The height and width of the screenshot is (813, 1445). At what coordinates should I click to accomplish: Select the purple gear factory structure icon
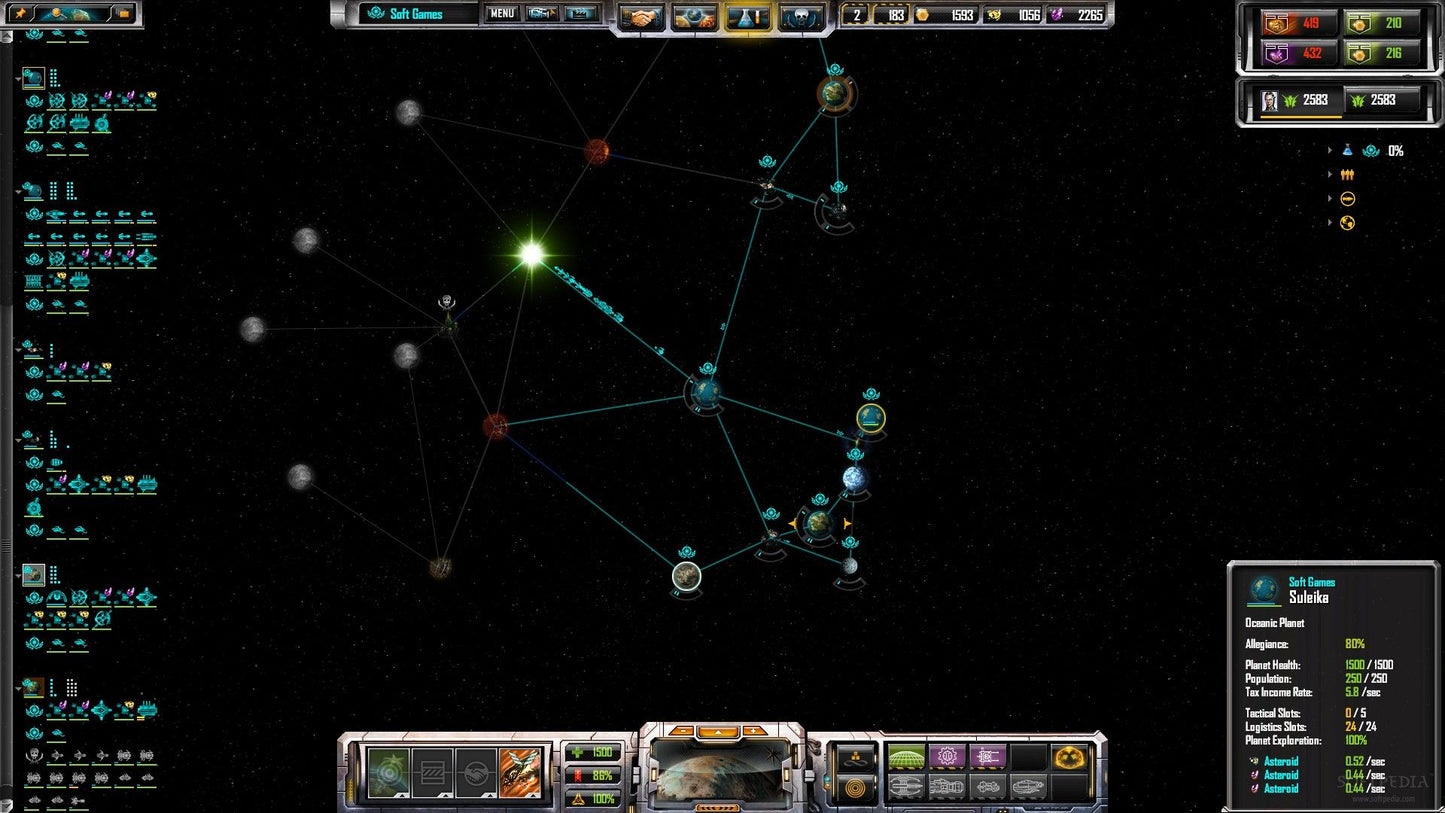(x=948, y=756)
